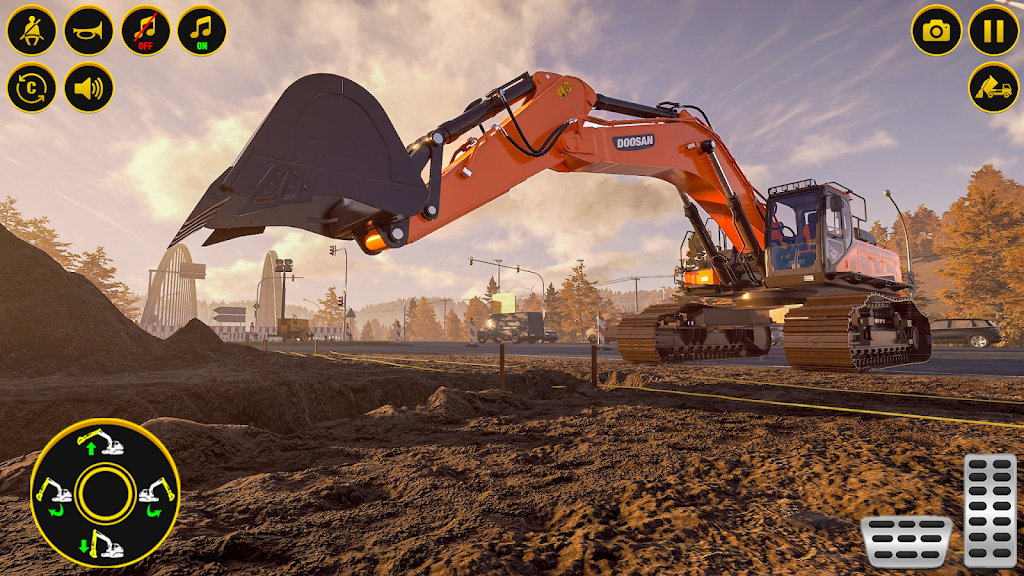Raise the excavator arm on the control wheel
Screen dimensions: 1024x576
coord(104,443)
